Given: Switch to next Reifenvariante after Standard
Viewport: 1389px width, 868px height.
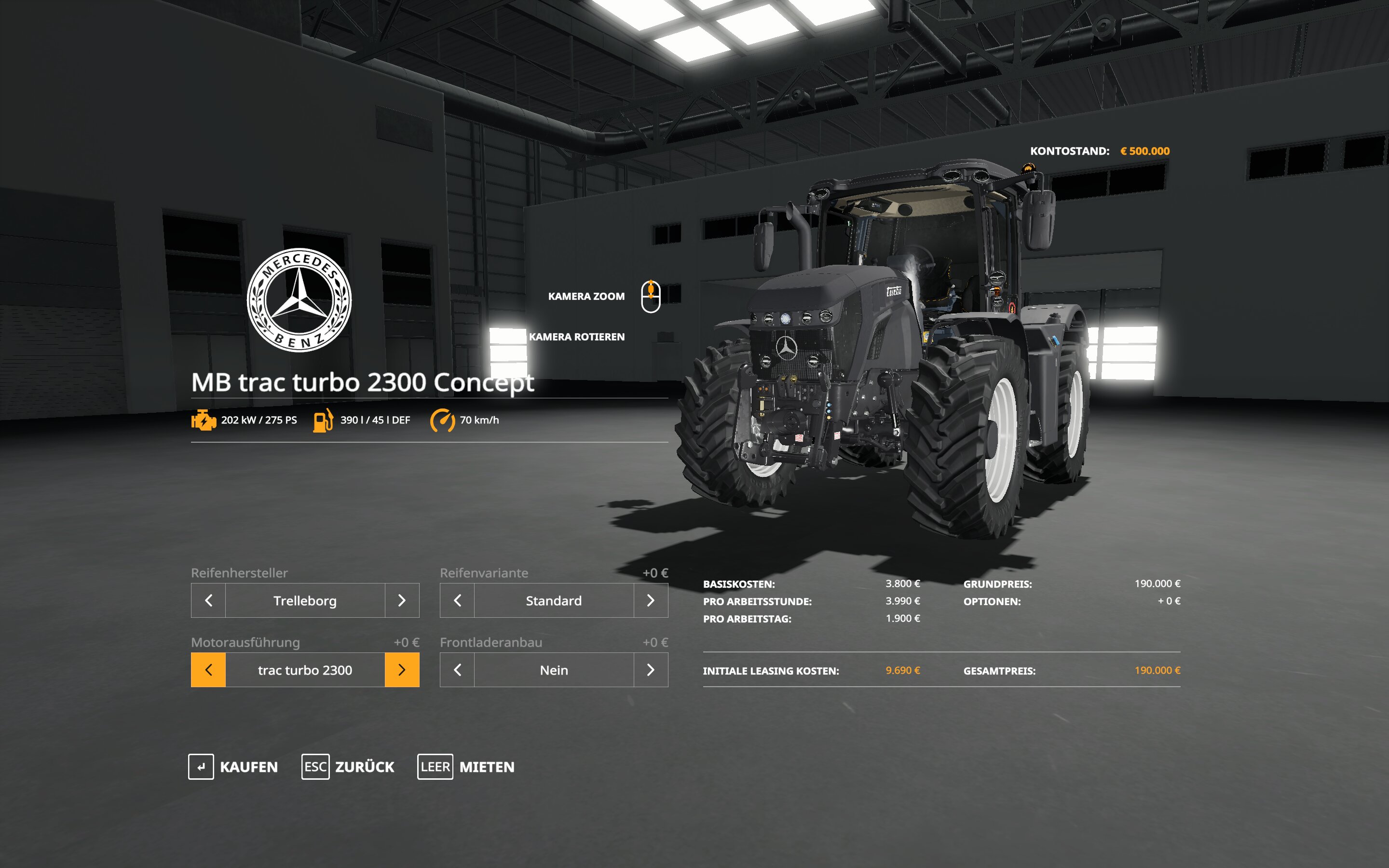Looking at the screenshot, I should click(x=650, y=600).
